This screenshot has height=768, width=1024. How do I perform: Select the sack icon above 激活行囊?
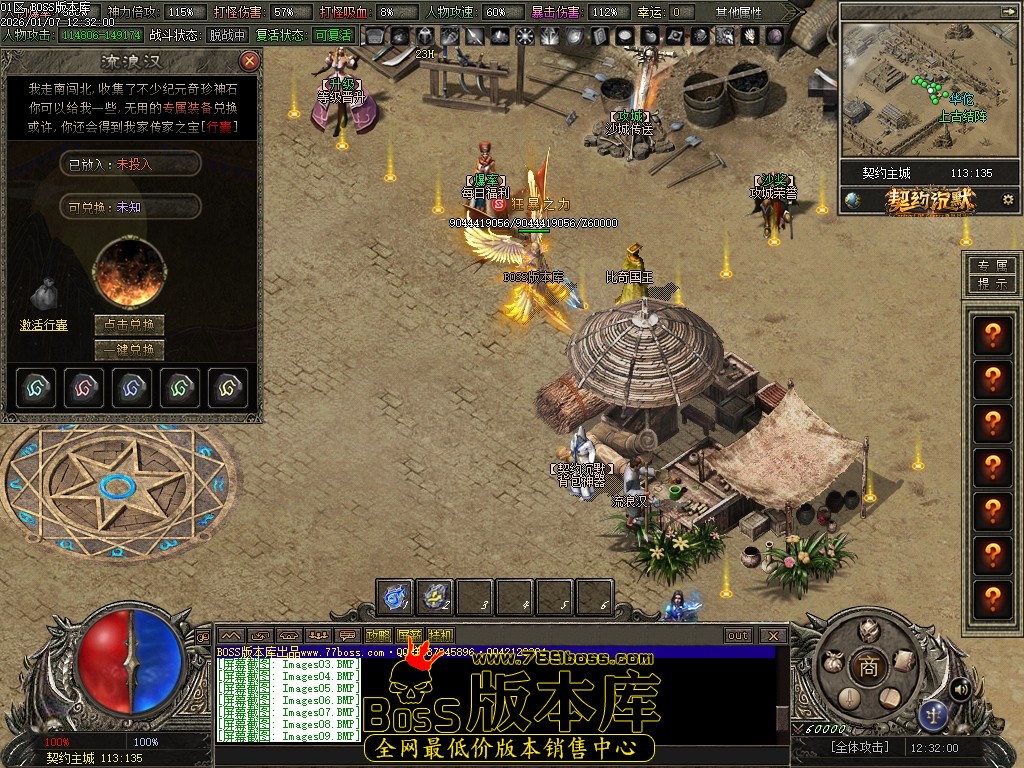tap(42, 294)
